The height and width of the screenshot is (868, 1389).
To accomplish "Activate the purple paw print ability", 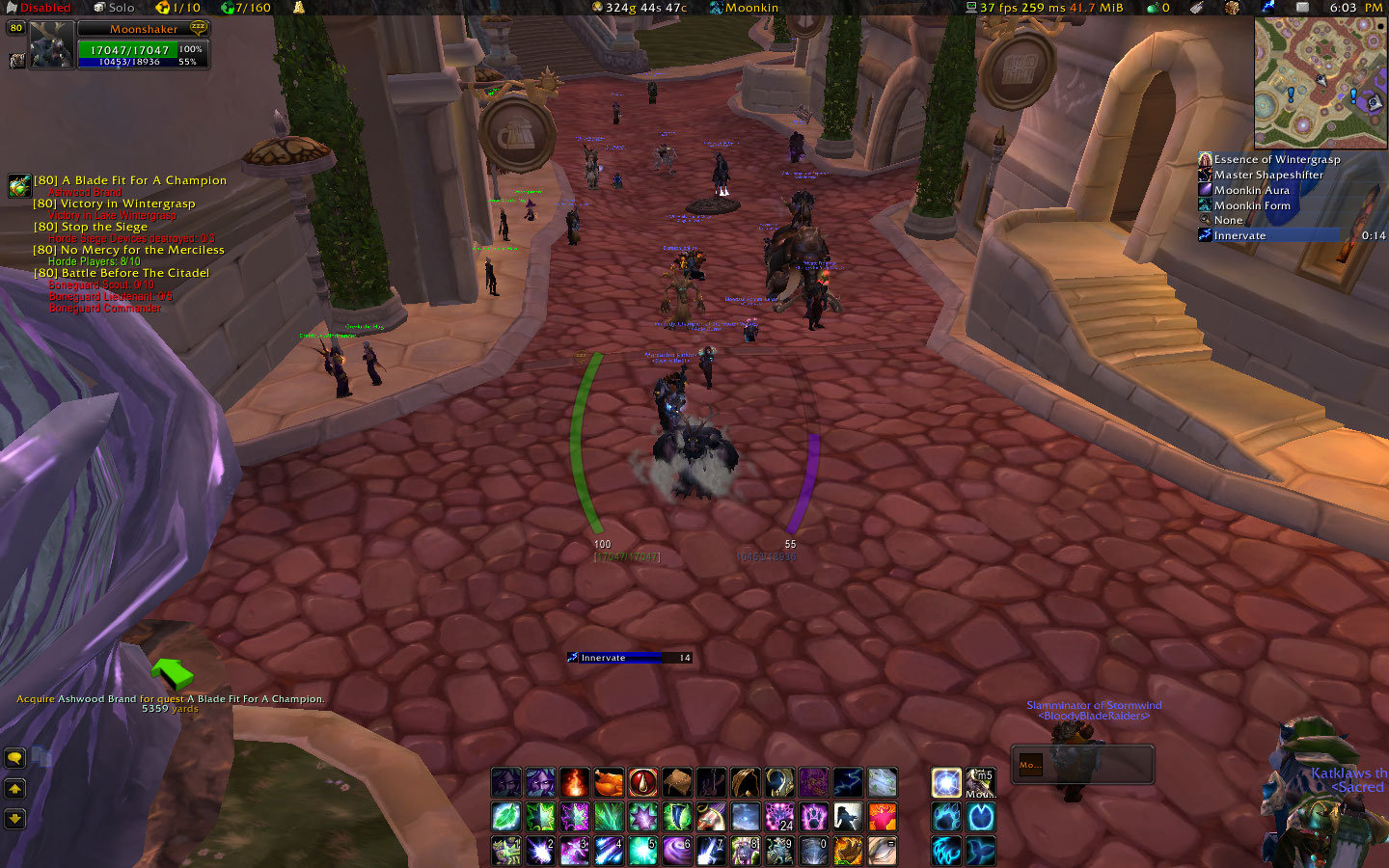I will (x=814, y=818).
